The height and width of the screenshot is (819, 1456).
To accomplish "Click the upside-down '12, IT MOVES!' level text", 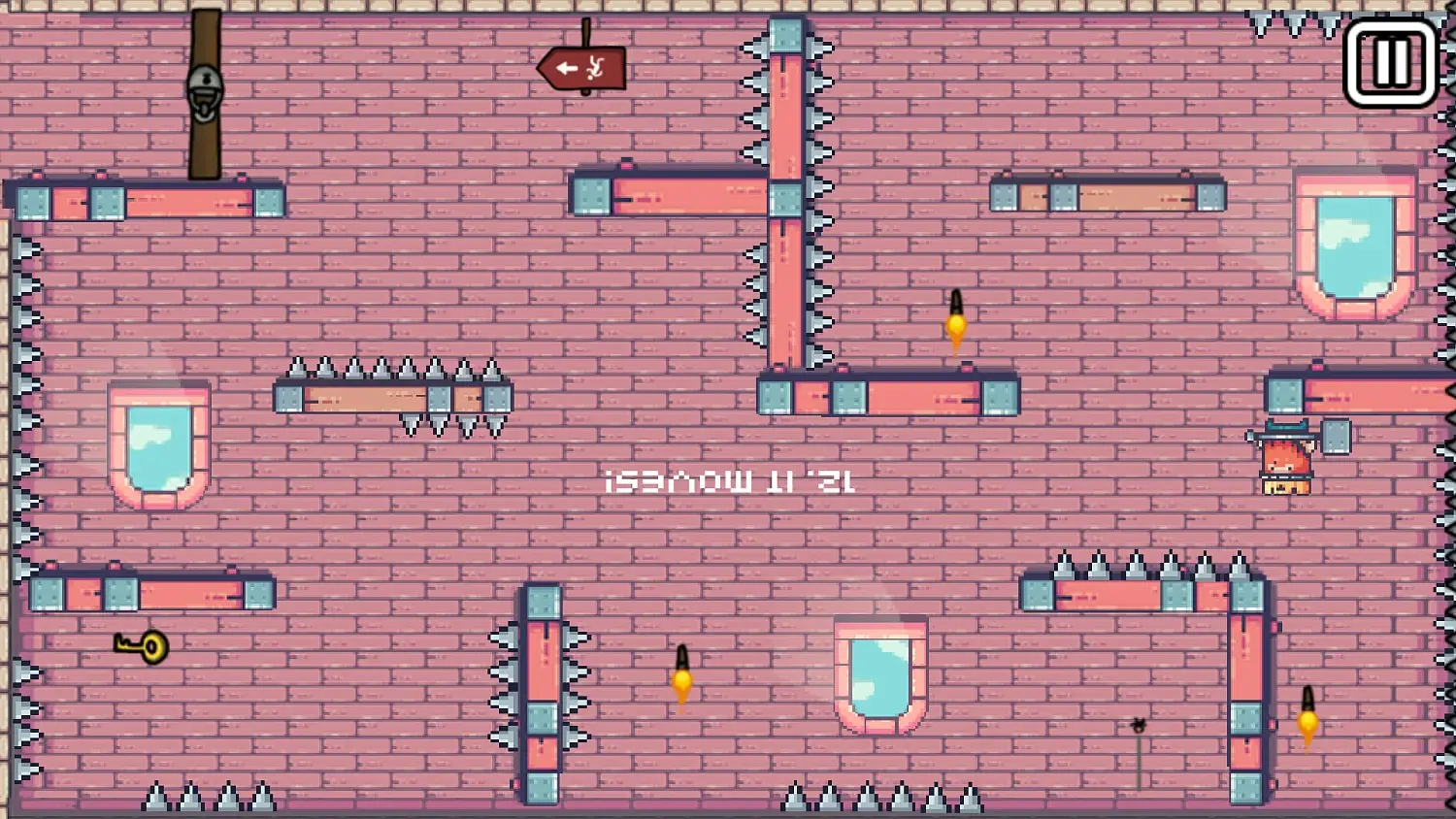I will (x=730, y=479).
